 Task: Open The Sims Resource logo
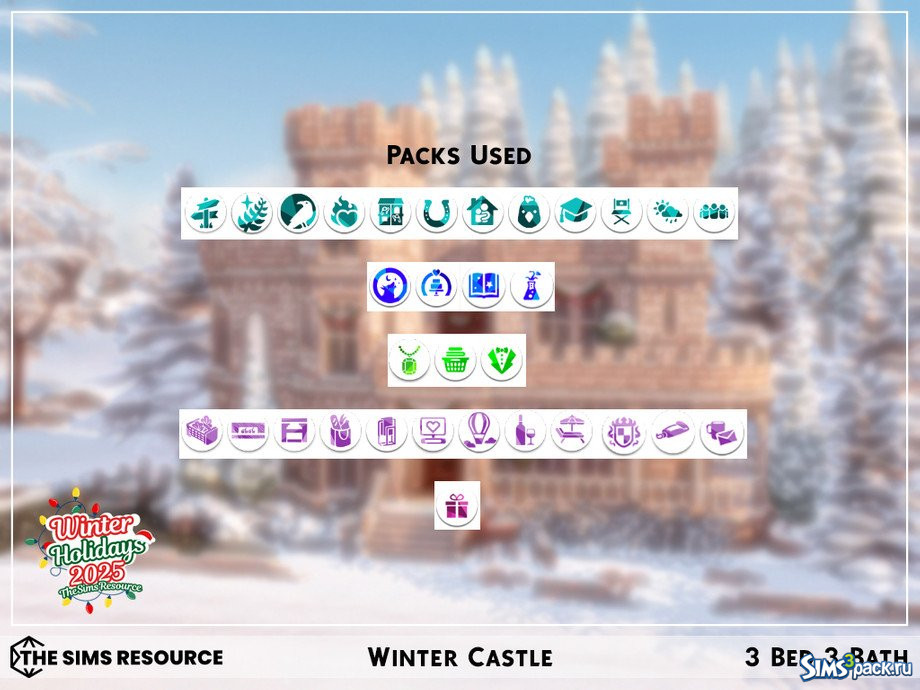(x=117, y=657)
